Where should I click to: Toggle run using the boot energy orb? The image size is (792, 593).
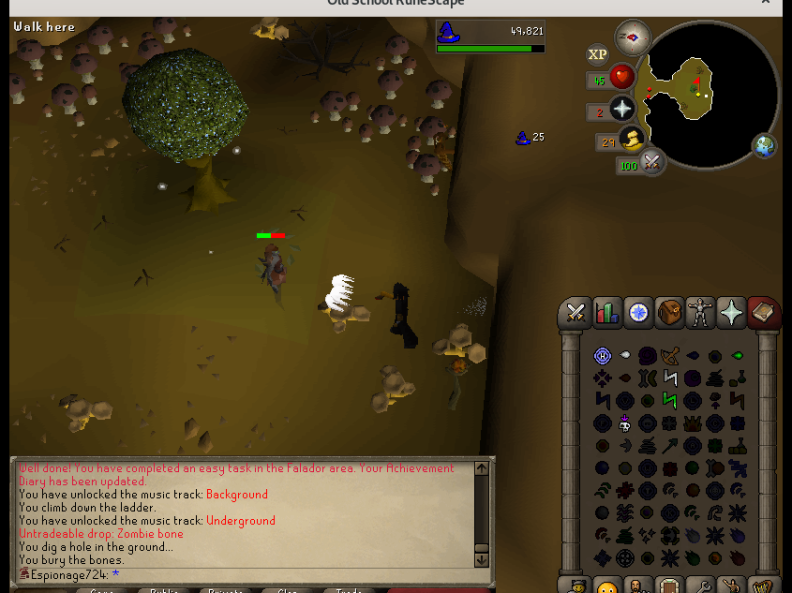[631, 140]
